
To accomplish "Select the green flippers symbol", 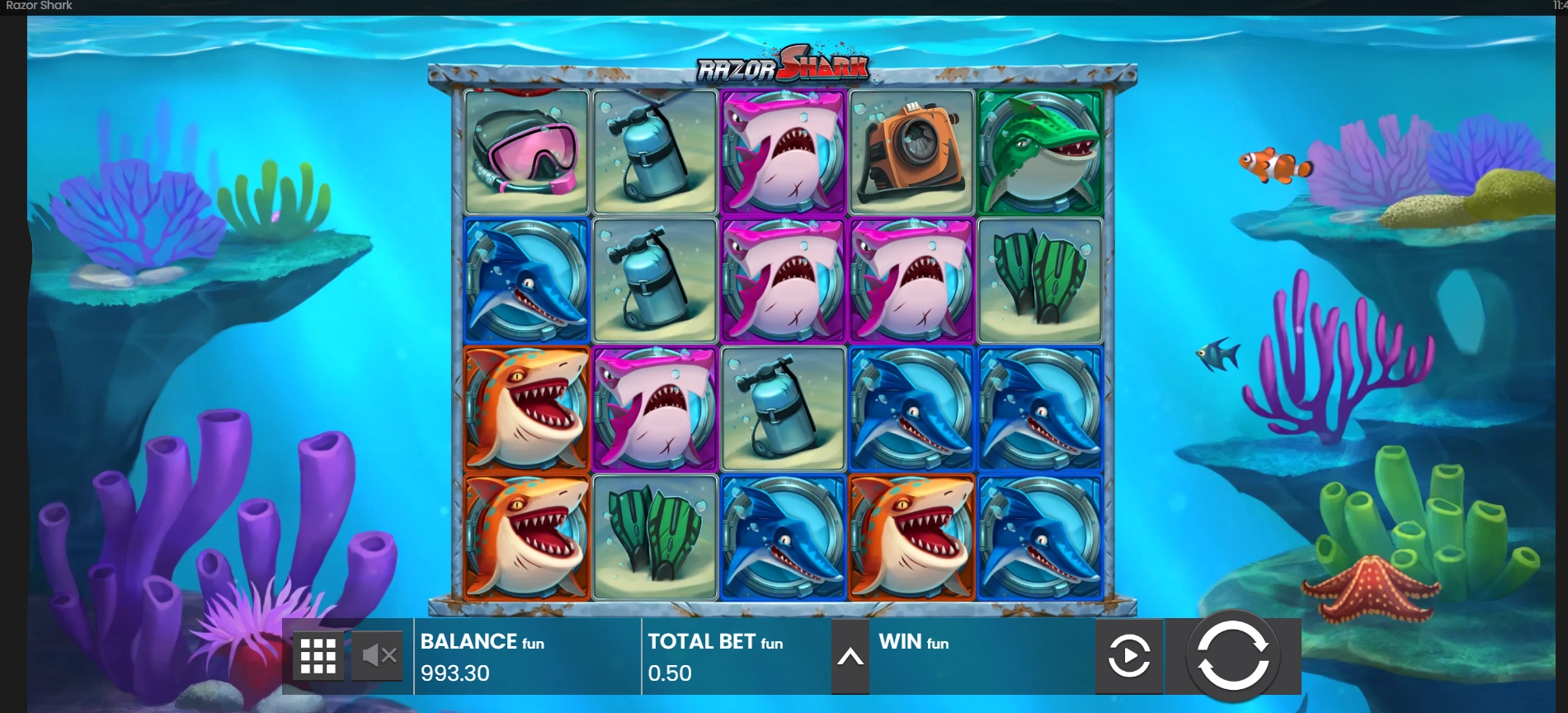I will pos(1039,276).
